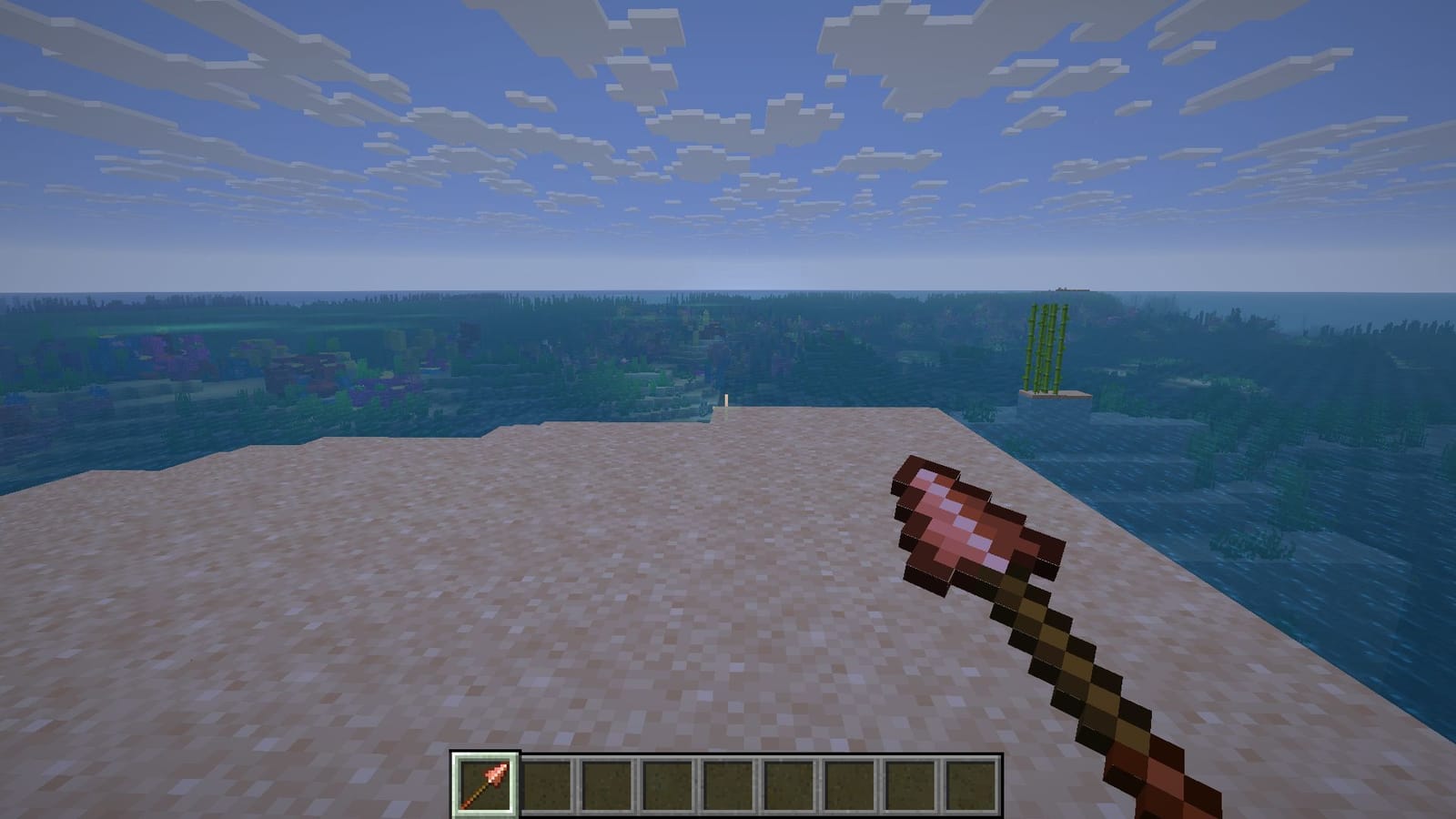Viewport: 1456px width, 819px height.
Task: Click the fourth hotbar slot
Action: tap(667, 784)
